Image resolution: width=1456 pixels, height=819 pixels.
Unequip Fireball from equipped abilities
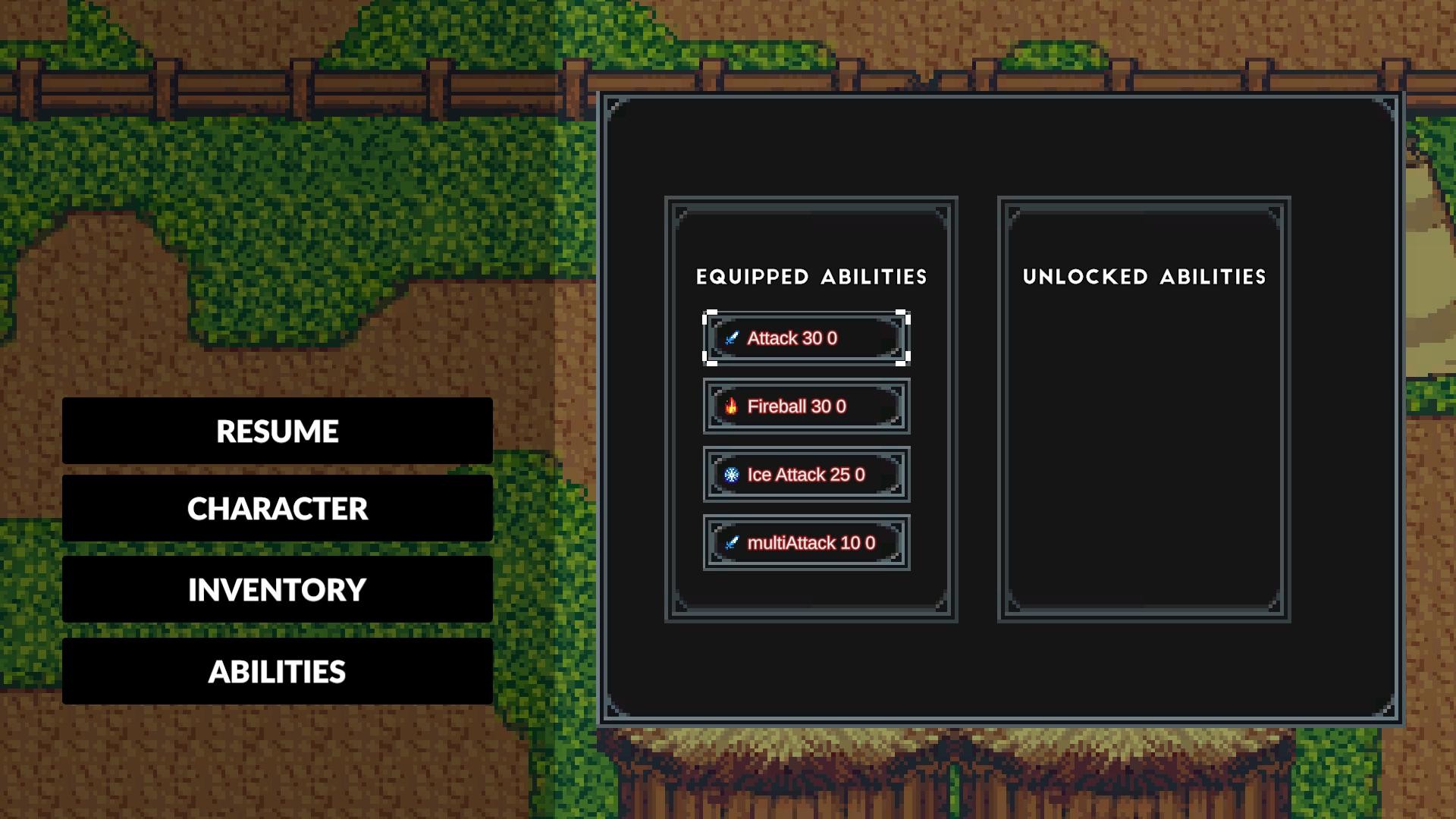click(x=805, y=406)
